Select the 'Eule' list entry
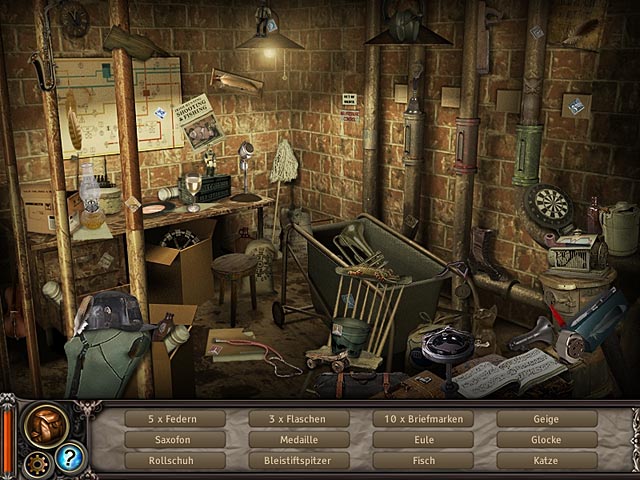Screen dimensions: 640x480 pos(423,439)
